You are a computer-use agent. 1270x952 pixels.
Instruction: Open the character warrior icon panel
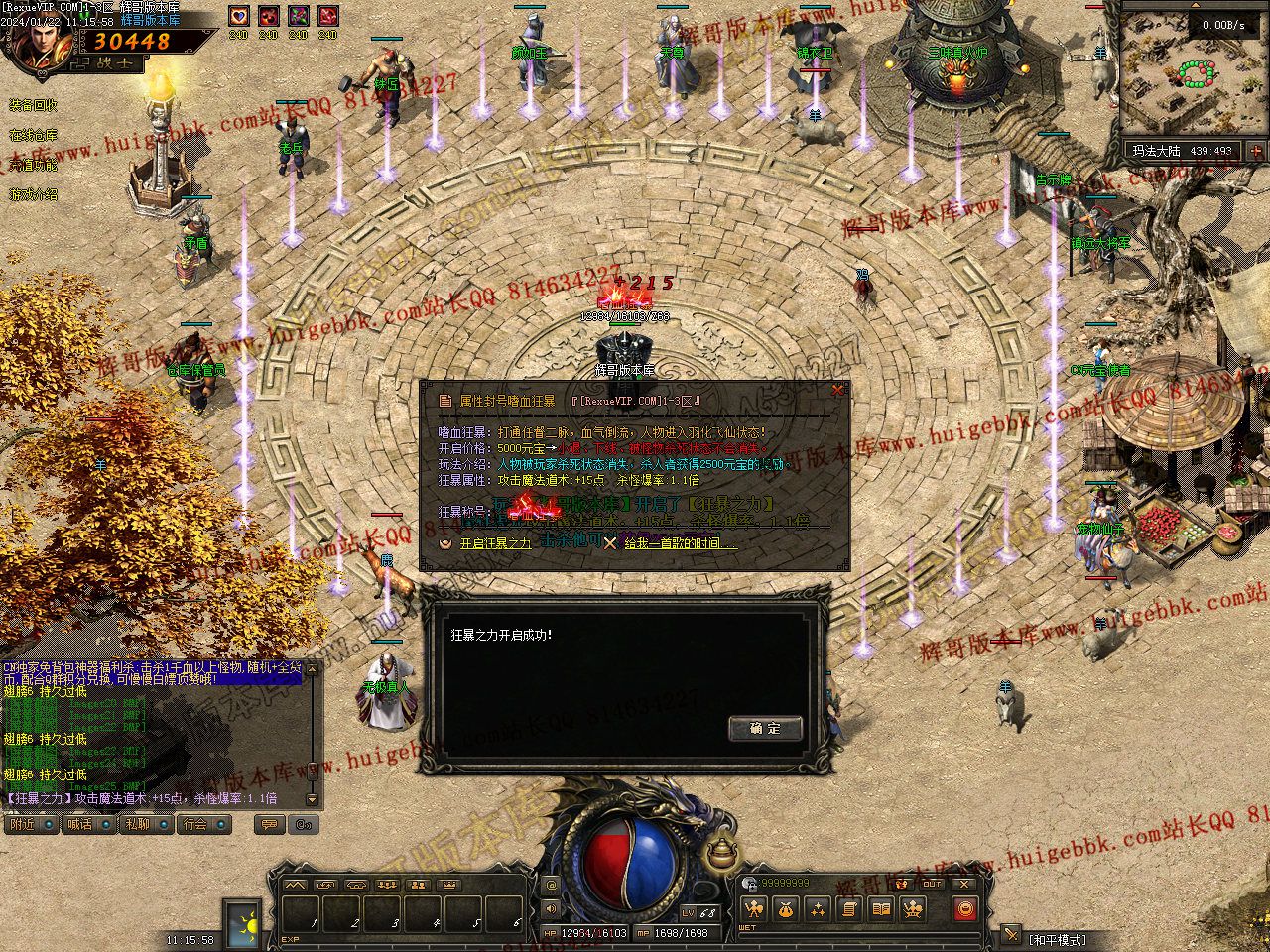pos(754,908)
